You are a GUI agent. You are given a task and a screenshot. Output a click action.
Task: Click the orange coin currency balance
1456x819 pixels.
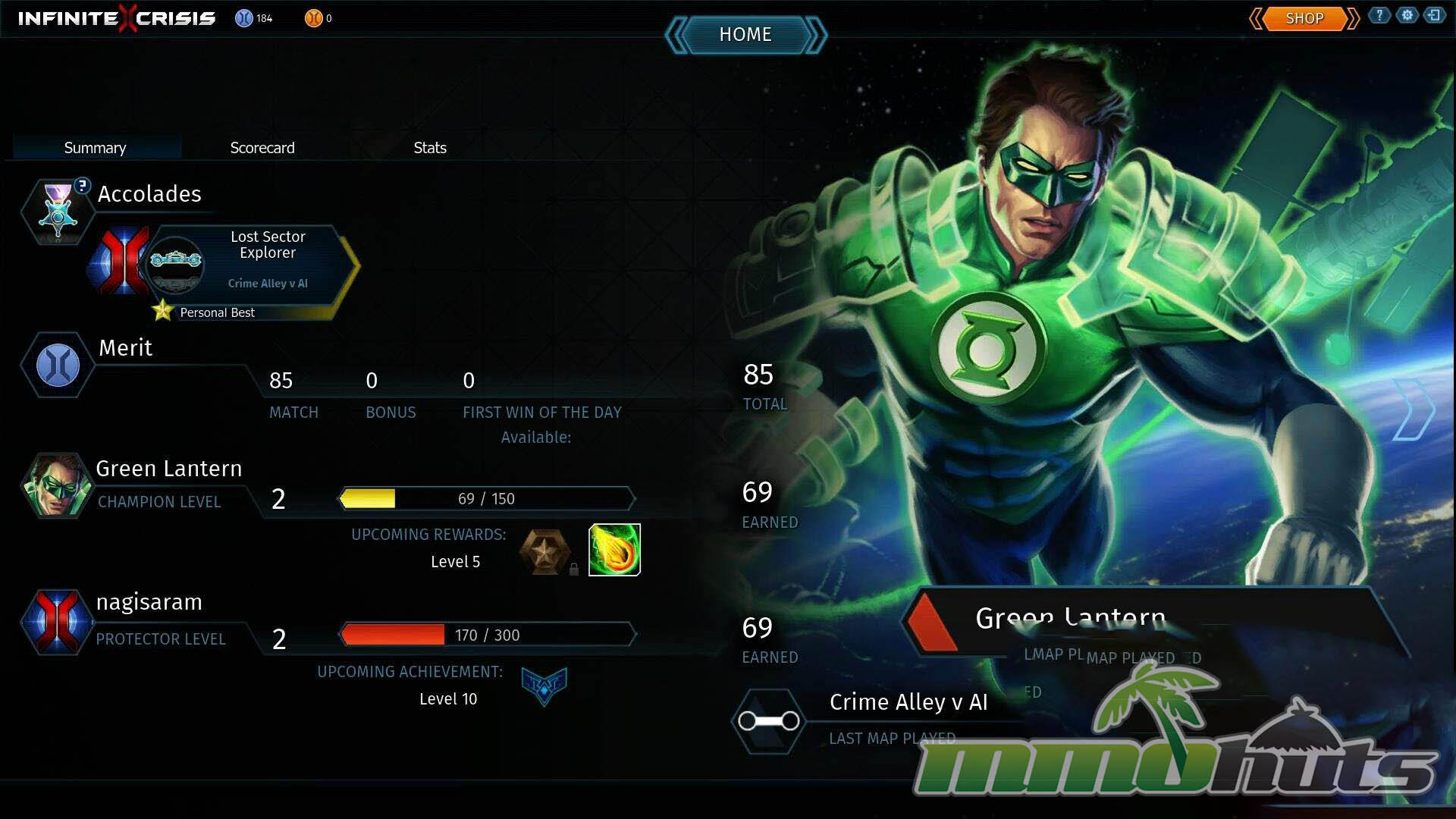click(x=318, y=18)
